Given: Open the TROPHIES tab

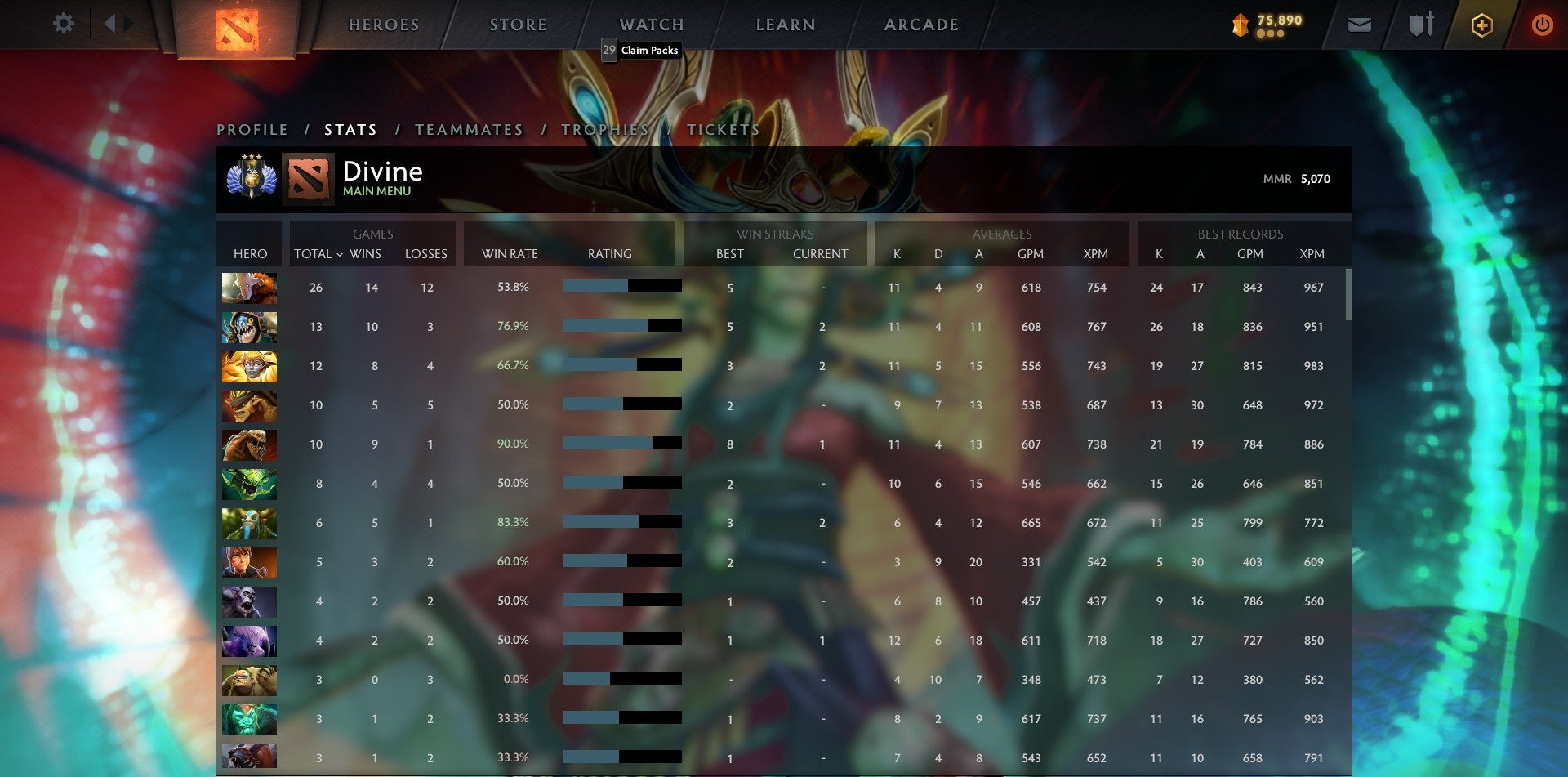Looking at the screenshot, I should point(606,129).
